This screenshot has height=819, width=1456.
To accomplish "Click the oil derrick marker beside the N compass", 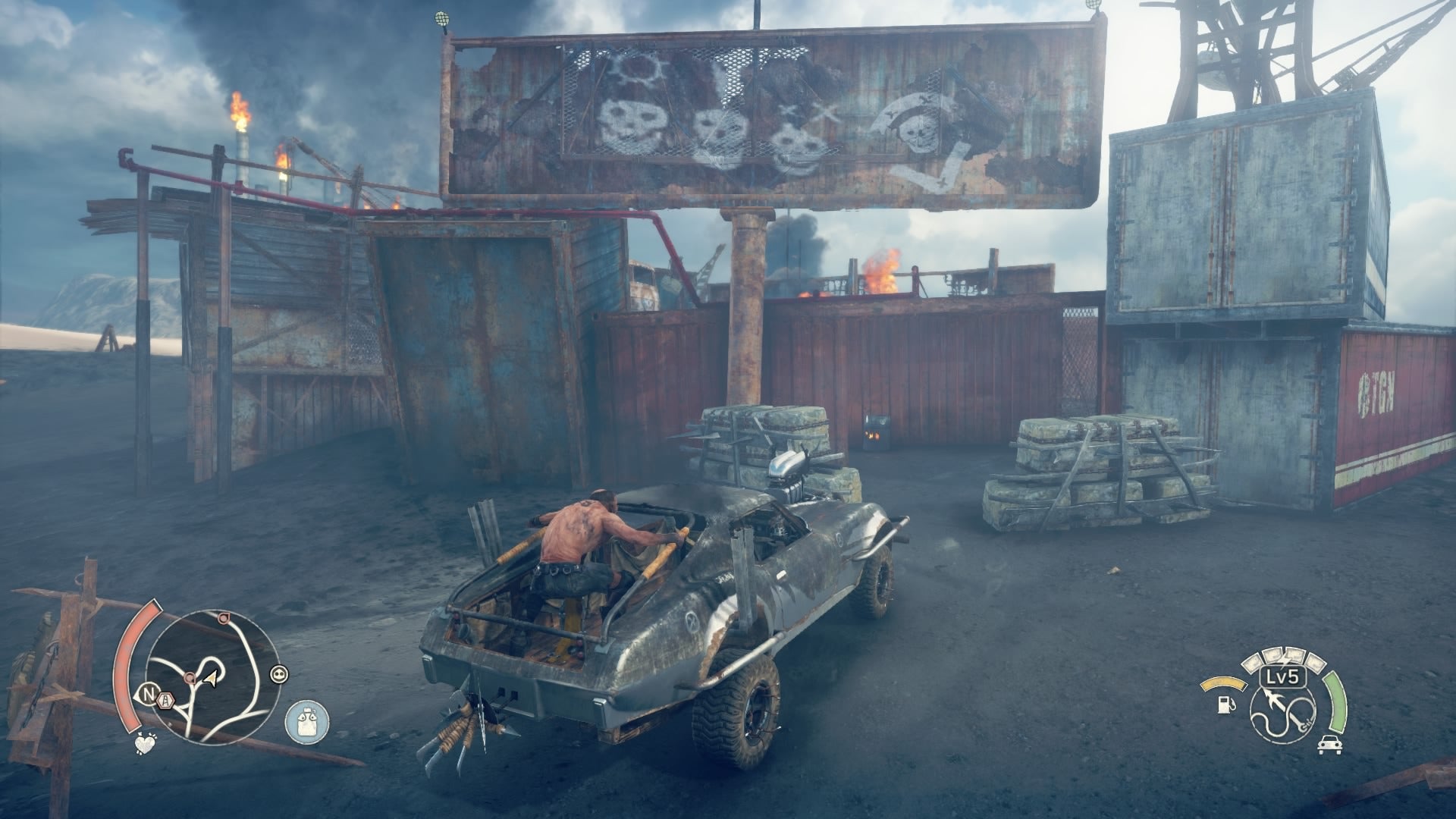I will [x=166, y=700].
